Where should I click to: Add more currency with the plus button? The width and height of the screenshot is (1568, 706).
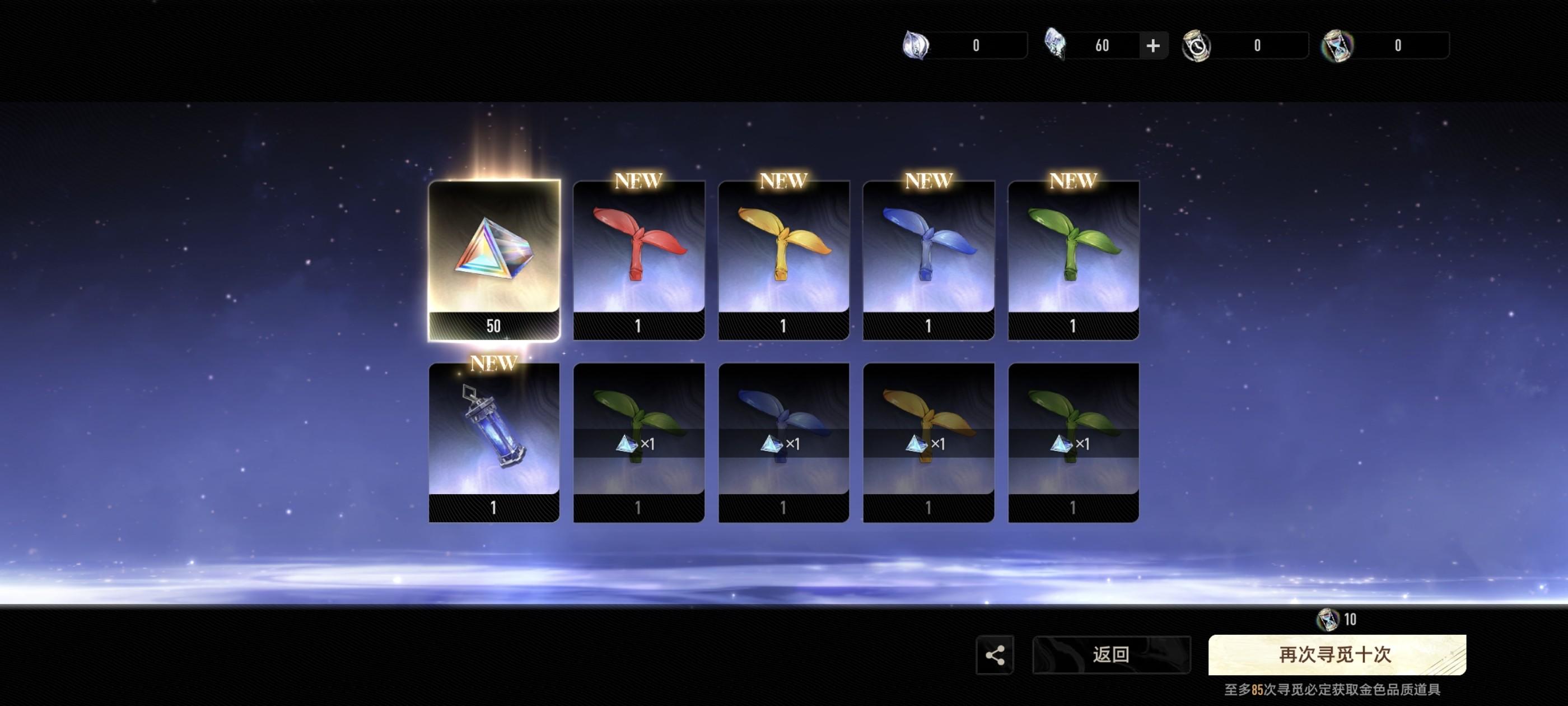1152,46
